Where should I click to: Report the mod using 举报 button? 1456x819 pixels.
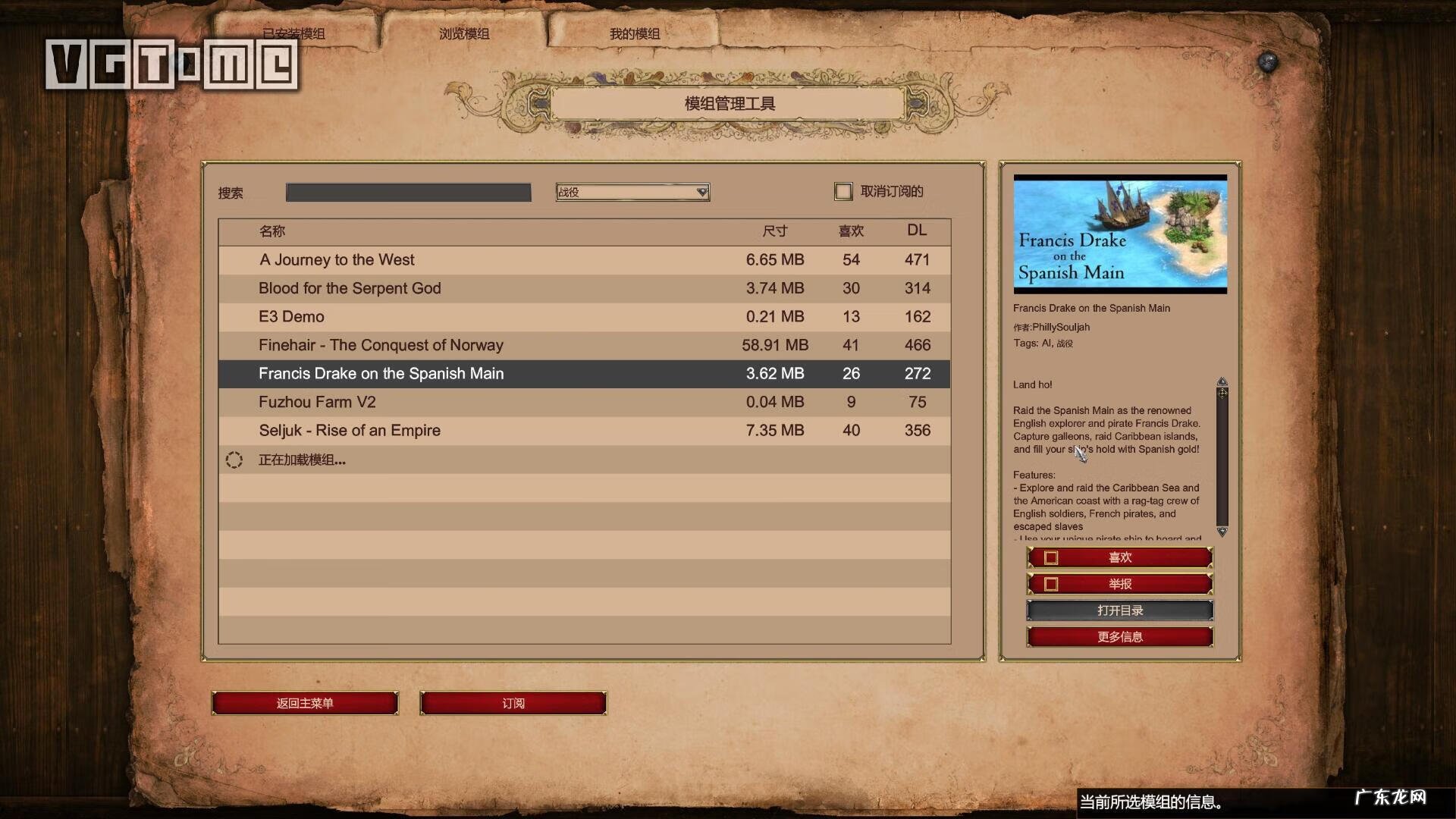pyautogui.click(x=1120, y=584)
